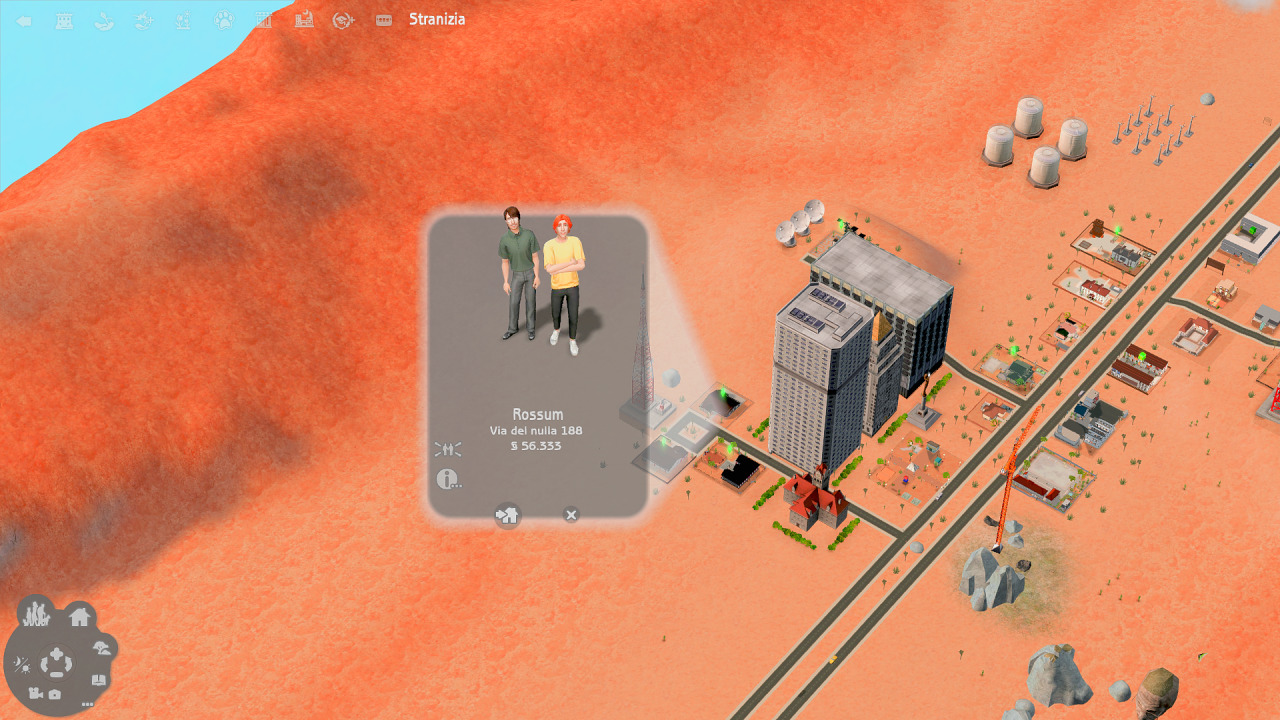Close the Rossum household panel
The width and height of the screenshot is (1280, 720).
(571, 515)
